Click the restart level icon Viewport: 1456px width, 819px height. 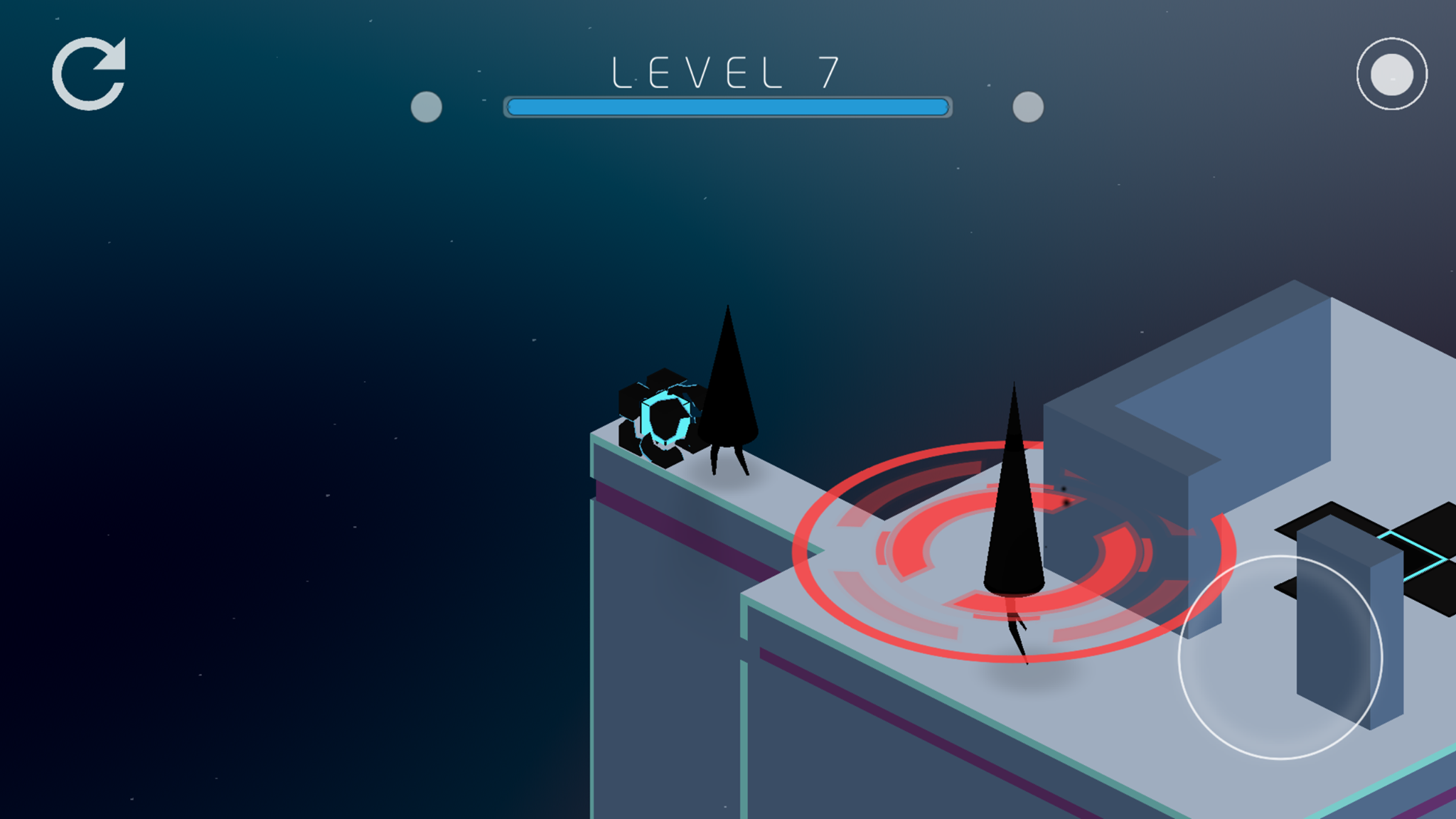(90, 73)
